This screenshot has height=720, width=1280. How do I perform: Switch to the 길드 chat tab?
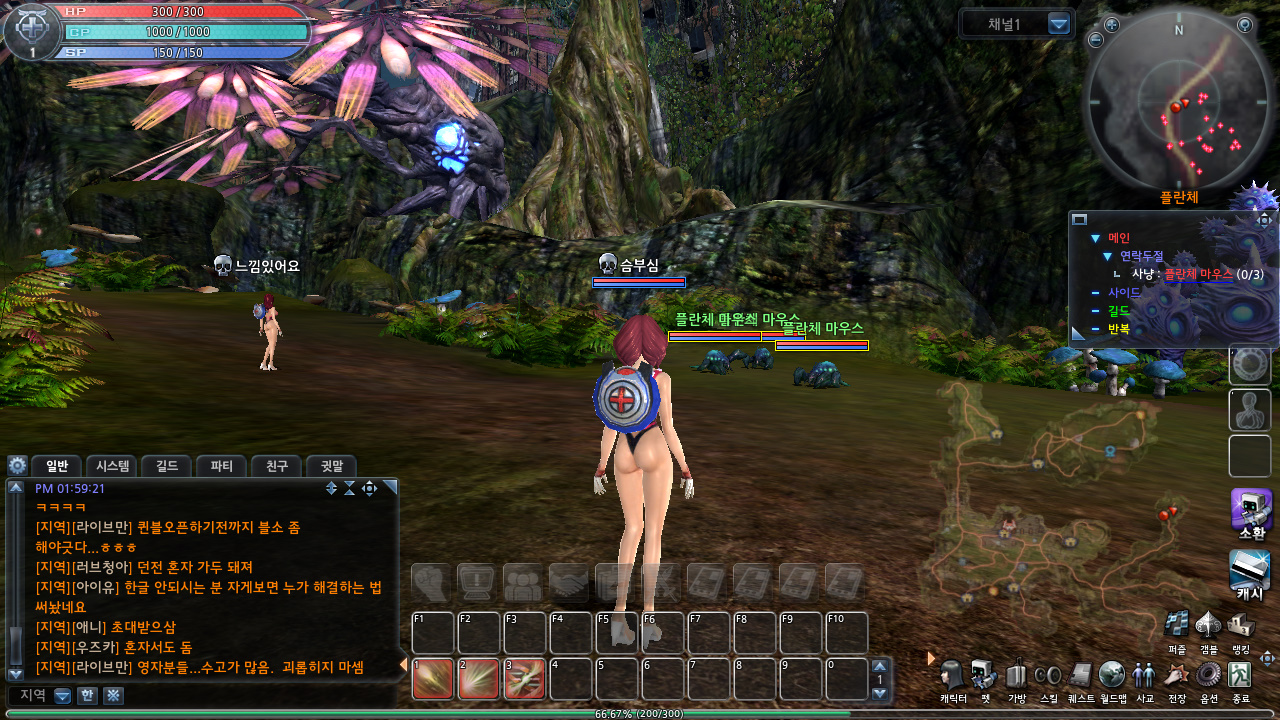(167, 466)
